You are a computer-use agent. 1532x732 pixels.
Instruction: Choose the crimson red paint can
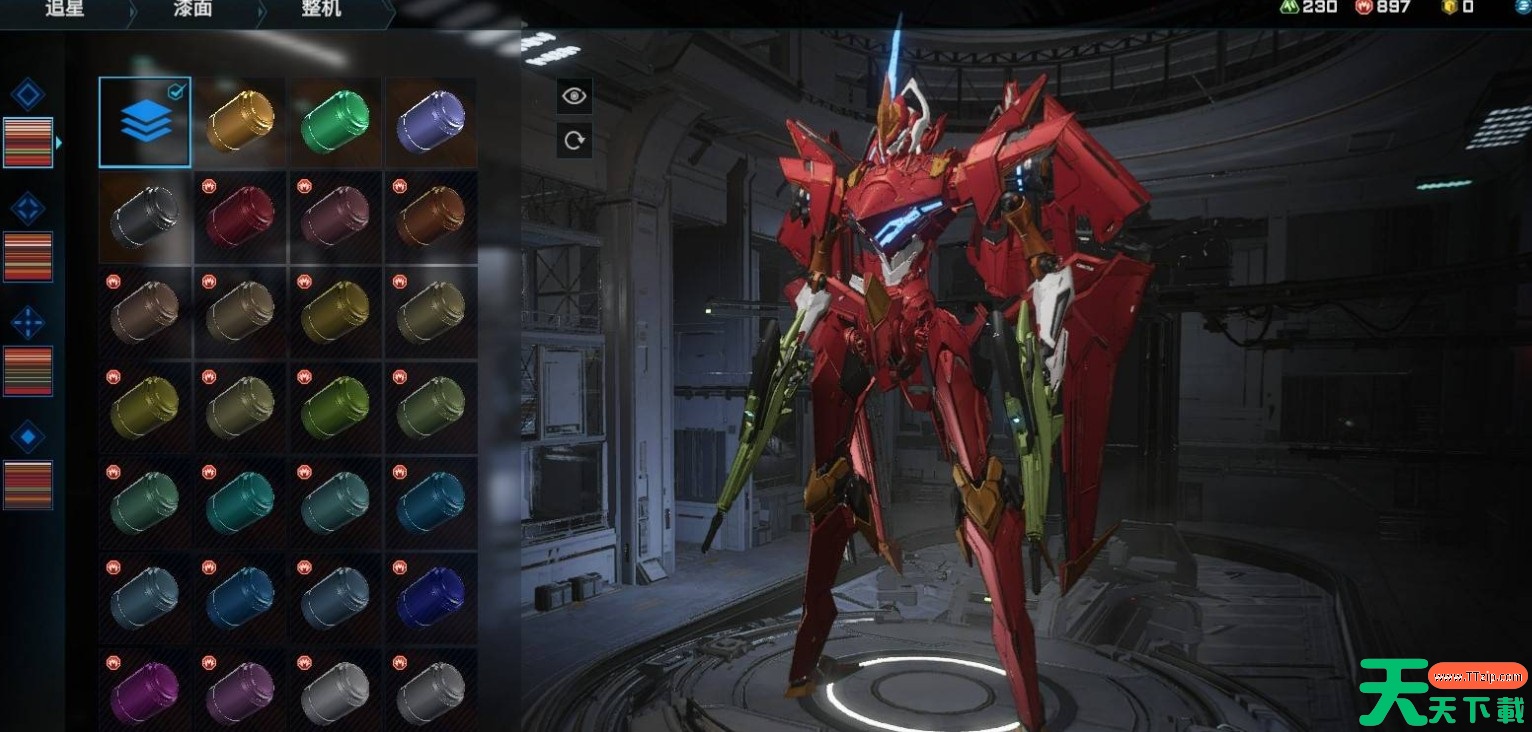(x=240, y=216)
